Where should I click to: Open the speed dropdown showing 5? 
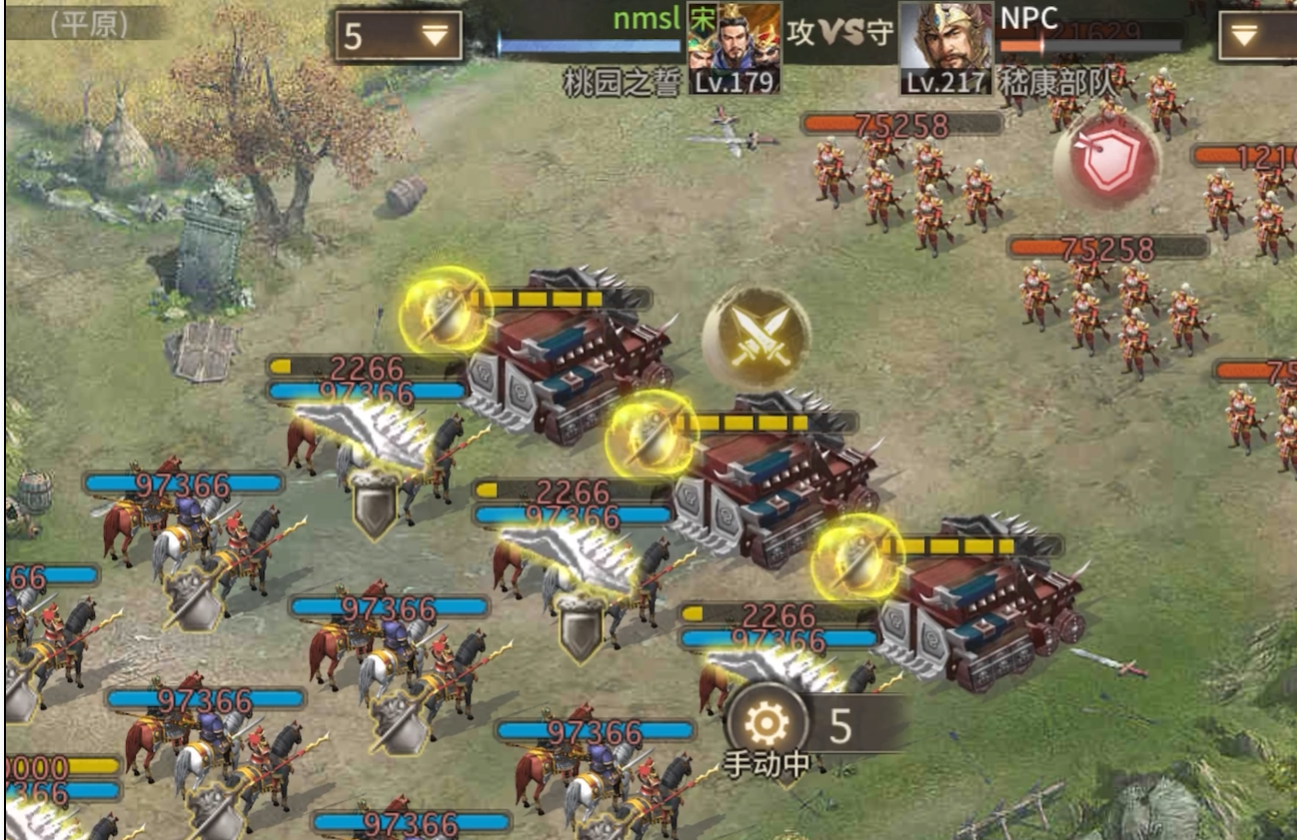tap(398, 36)
